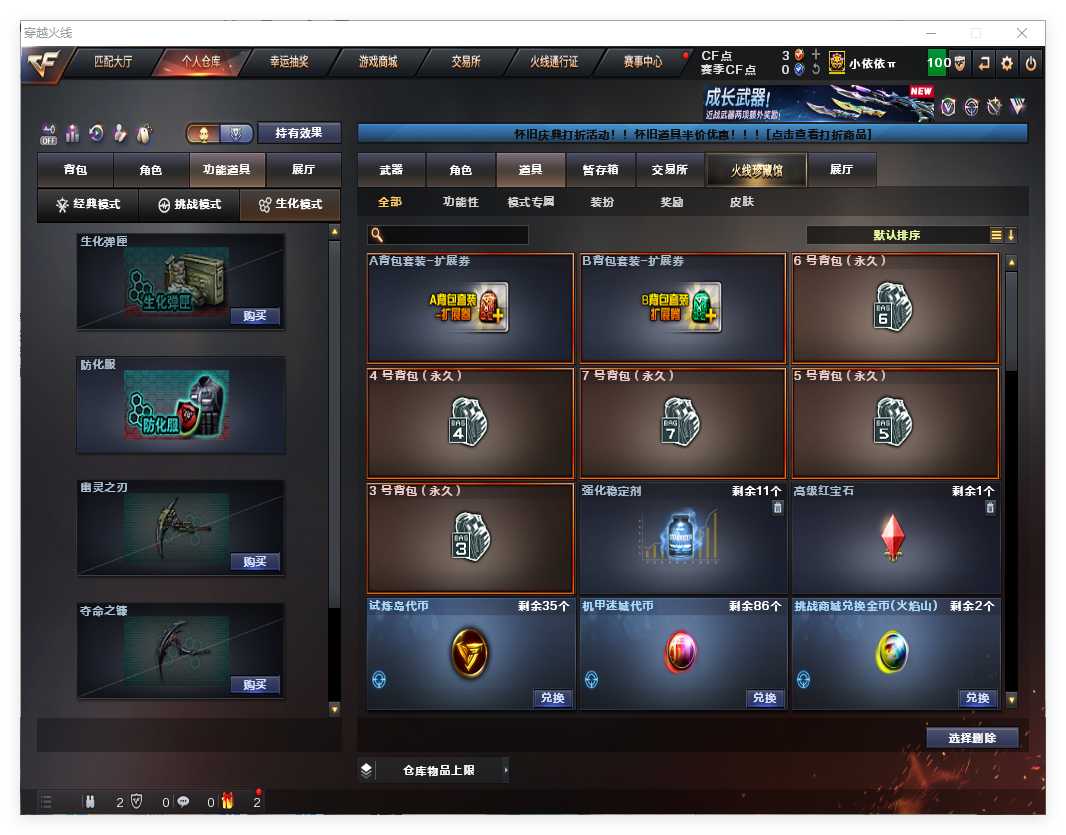This screenshot has width=1066, height=835.
Task: Open the gear settings icon
Action: point(1007,63)
